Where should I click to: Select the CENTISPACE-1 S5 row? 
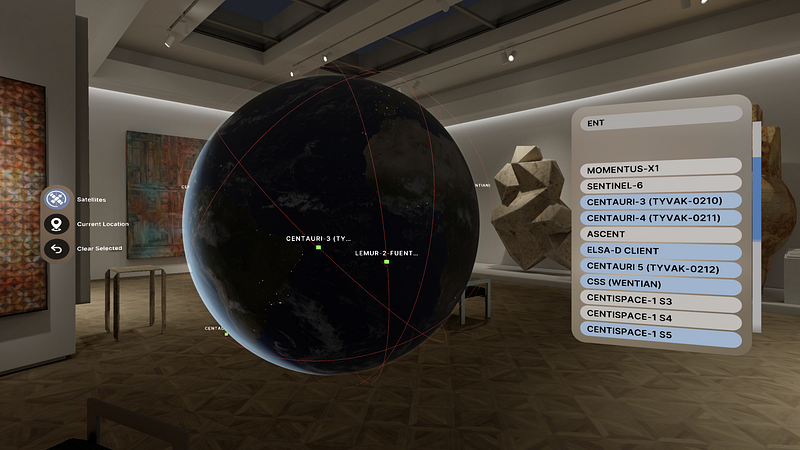coord(660,338)
